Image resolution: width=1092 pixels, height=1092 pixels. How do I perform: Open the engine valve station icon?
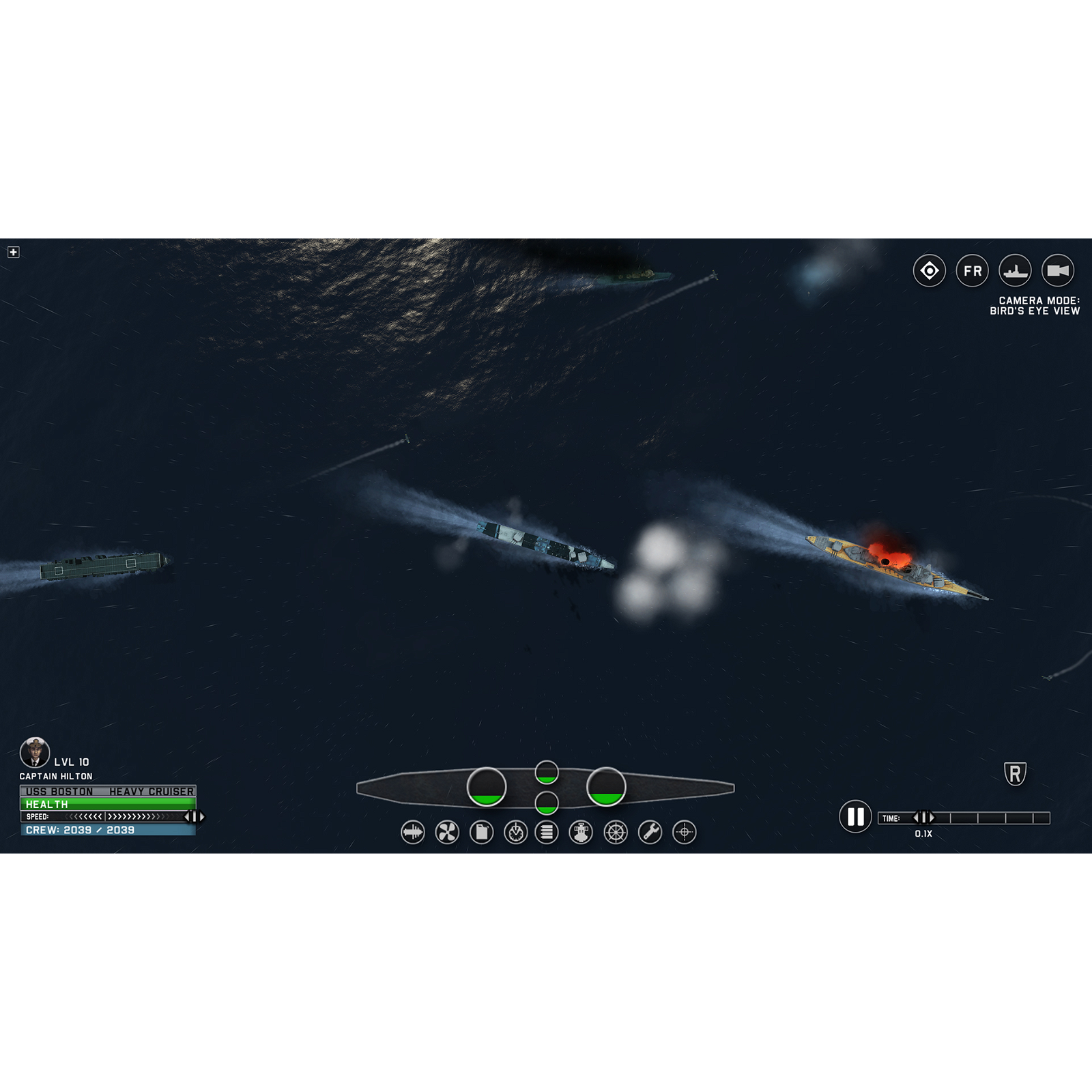coord(582,832)
